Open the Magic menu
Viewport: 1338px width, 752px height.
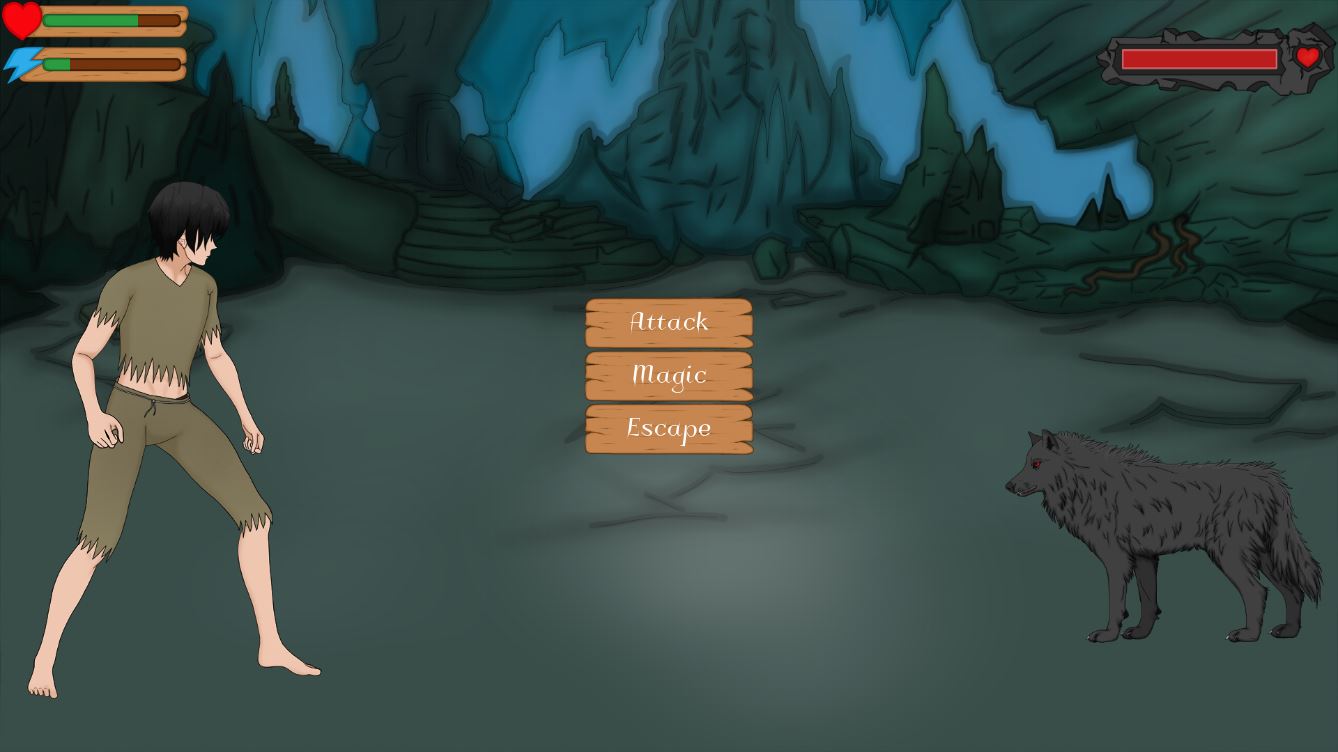[668, 375]
